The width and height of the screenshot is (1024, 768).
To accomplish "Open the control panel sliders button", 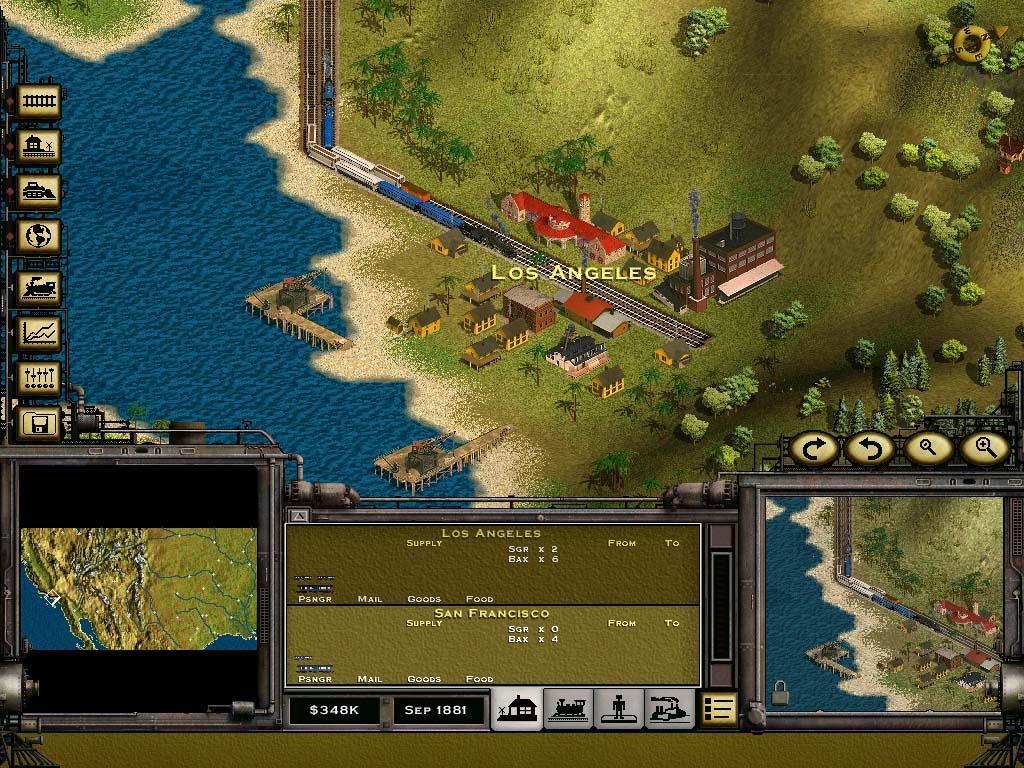I will 38,378.
